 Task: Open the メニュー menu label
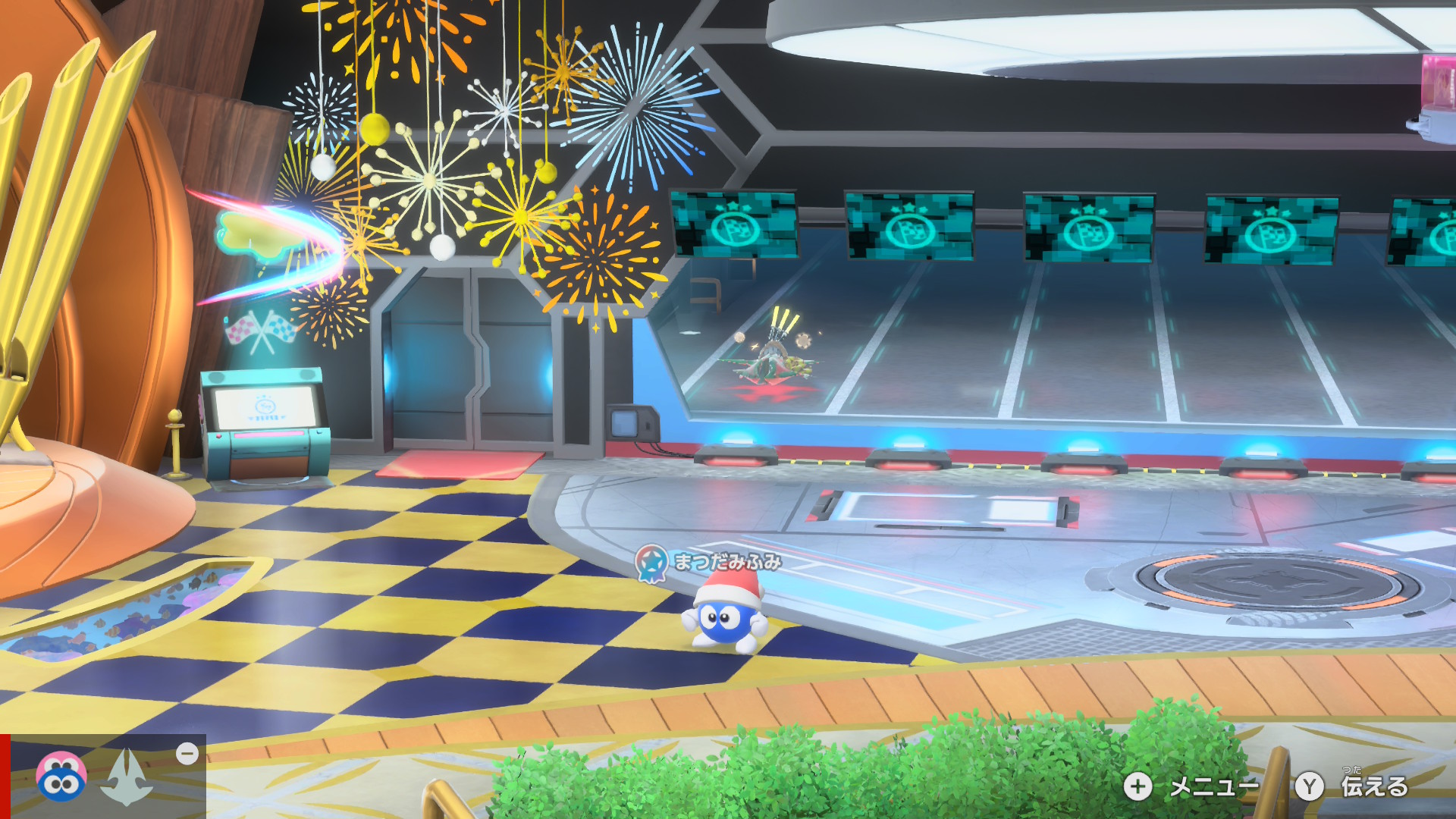coord(1213,786)
